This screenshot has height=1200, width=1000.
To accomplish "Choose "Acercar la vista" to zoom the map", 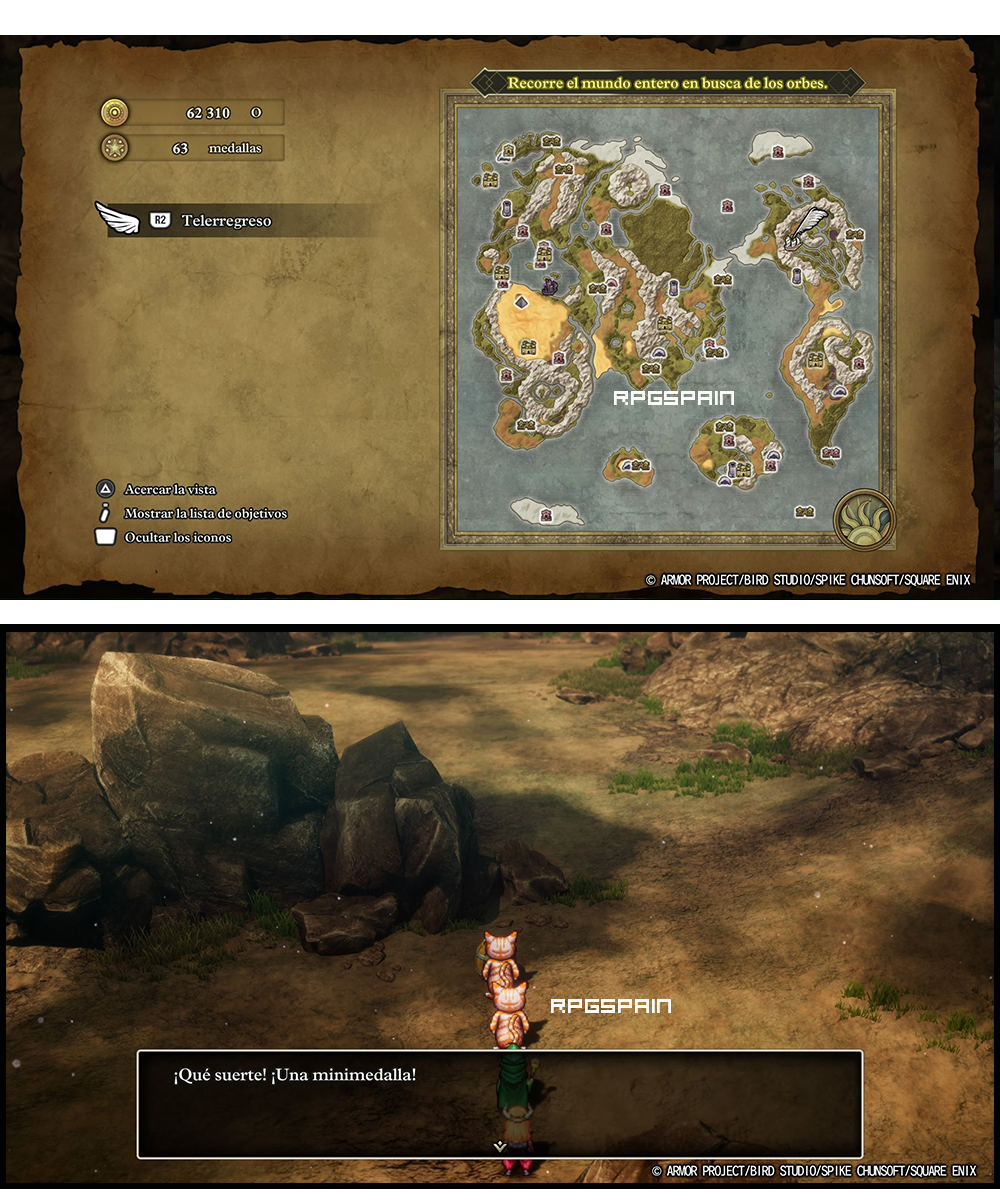I will pyautogui.click(x=169, y=490).
